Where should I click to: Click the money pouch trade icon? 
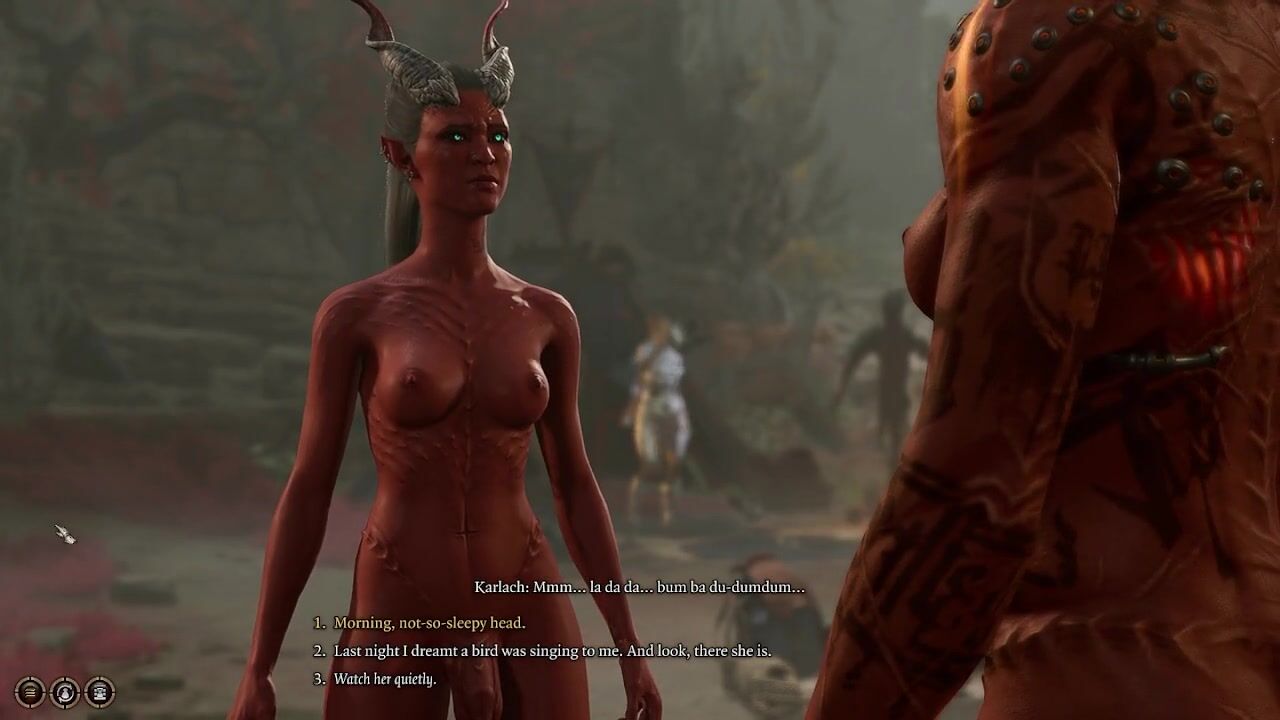(x=65, y=691)
